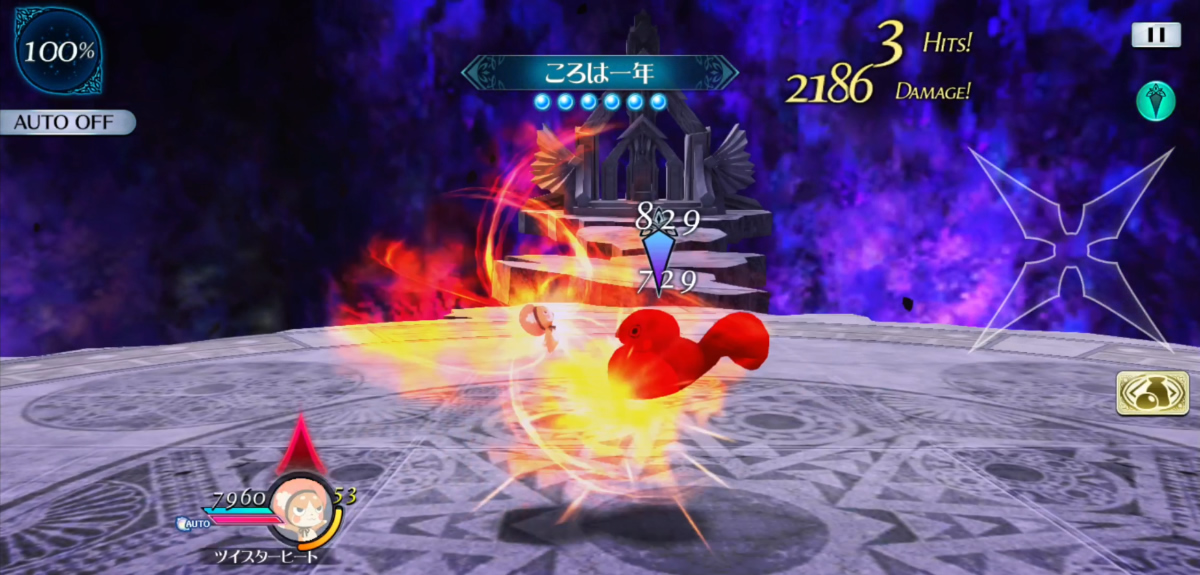The image size is (1200, 575).
Task: Tap the teal crystal icon
Action: click(x=1155, y=102)
